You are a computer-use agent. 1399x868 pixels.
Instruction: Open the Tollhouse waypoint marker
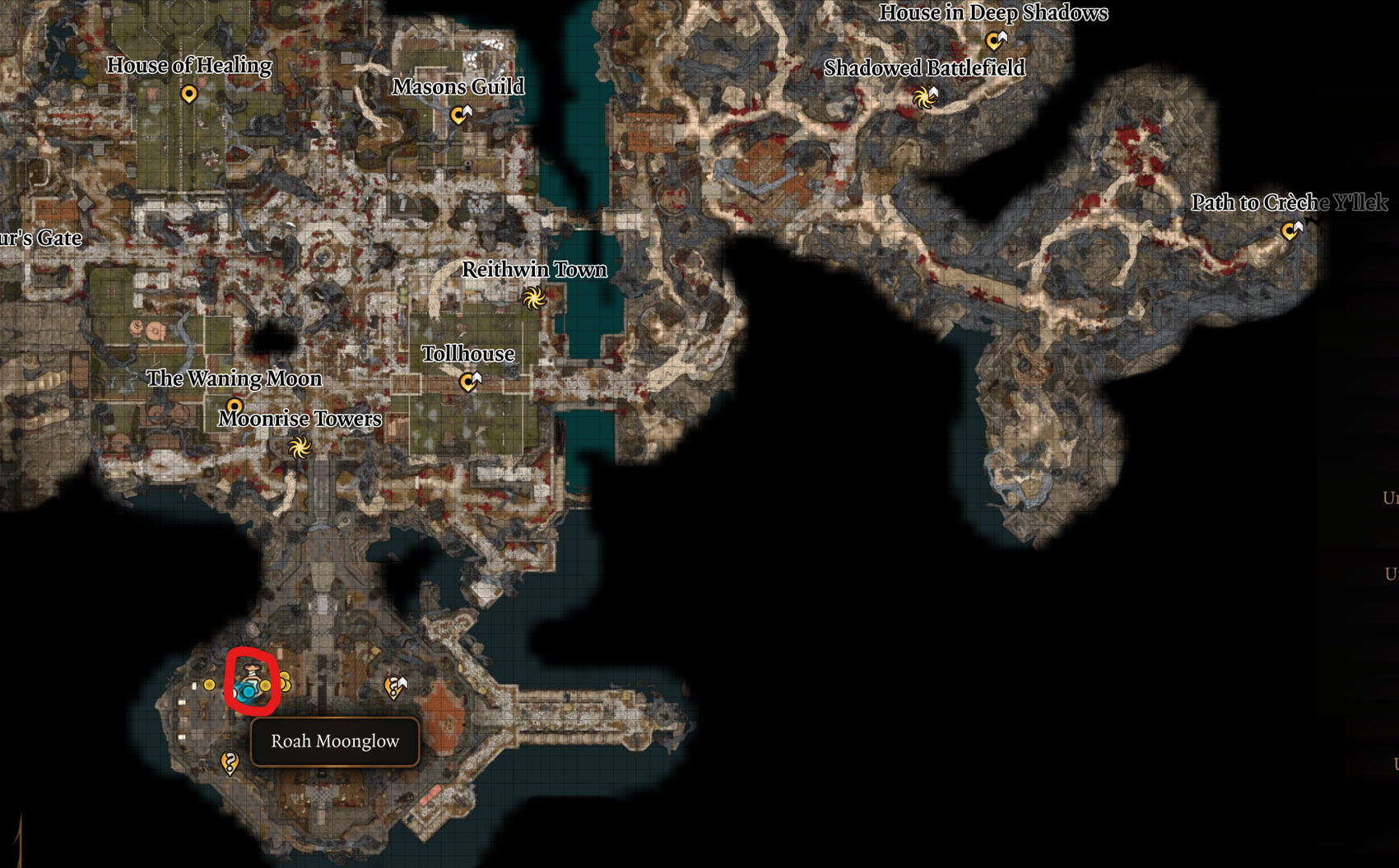click(468, 381)
